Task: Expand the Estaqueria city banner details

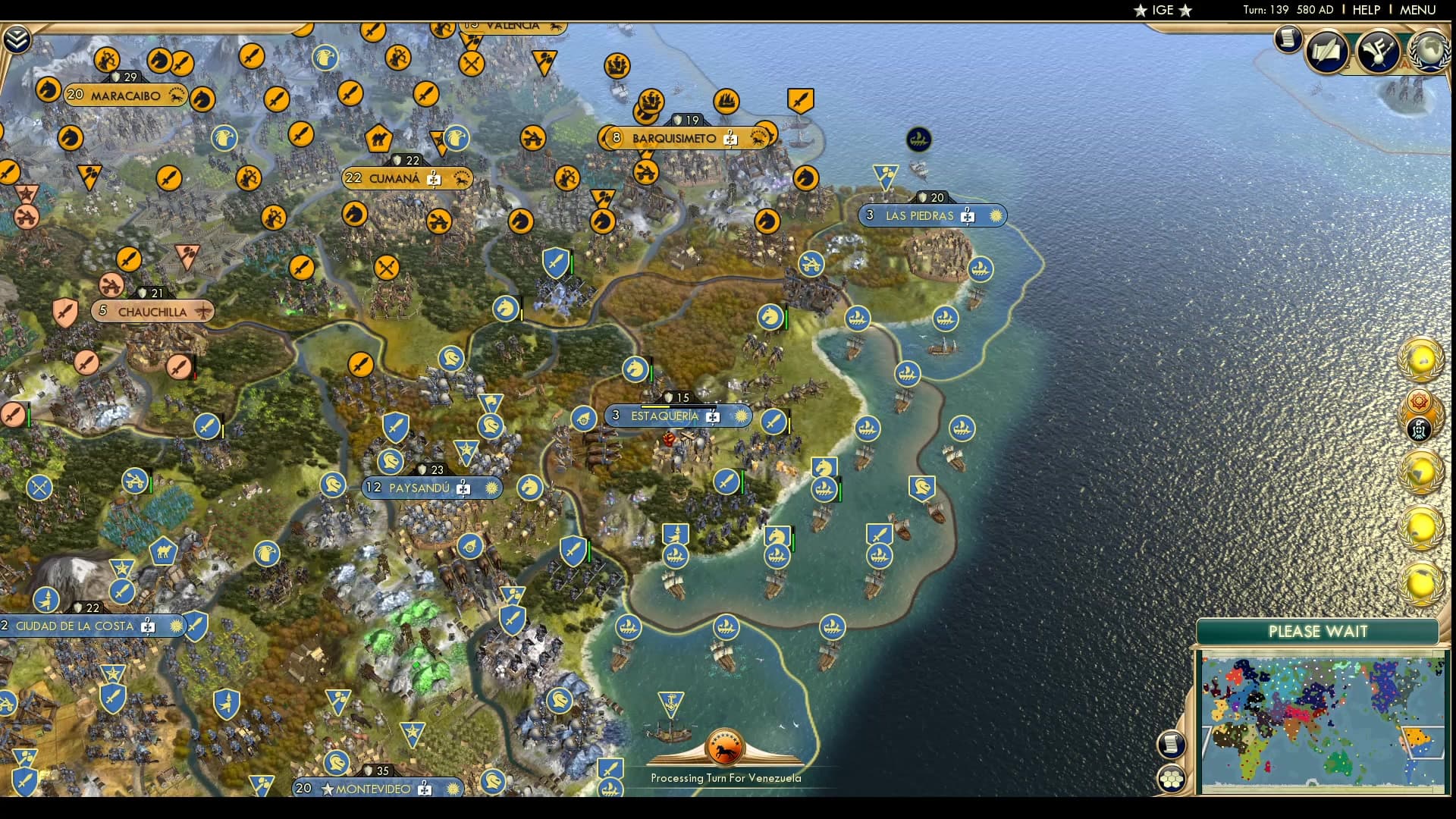Action: click(664, 416)
